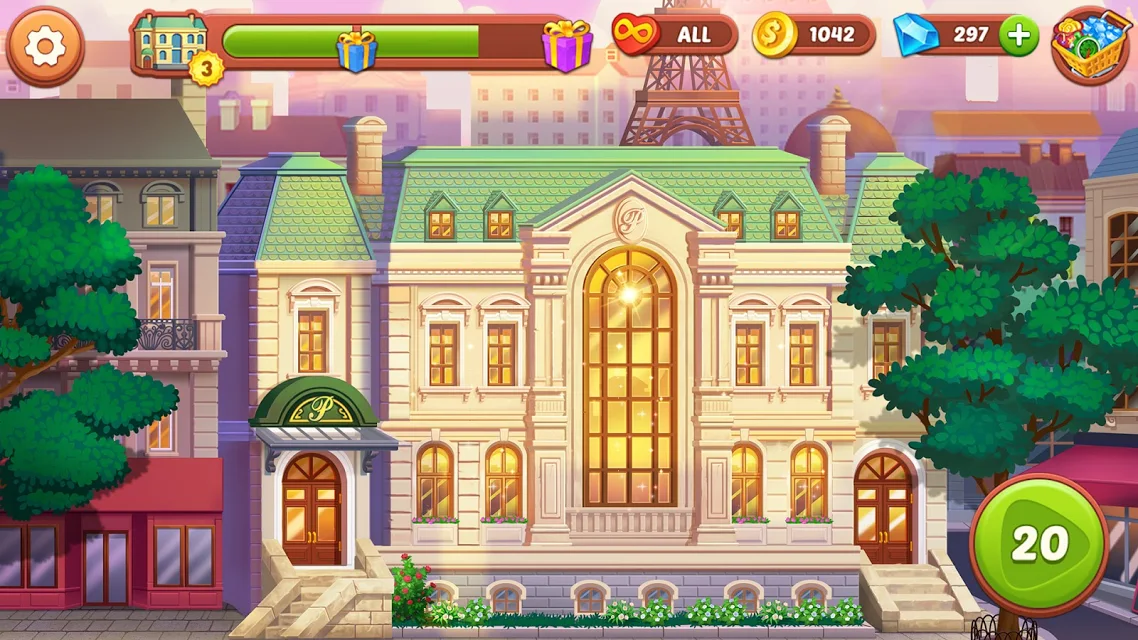The image size is (1138, 640).
Task: Claim the purple gift box reward
Action: point(567,46)
